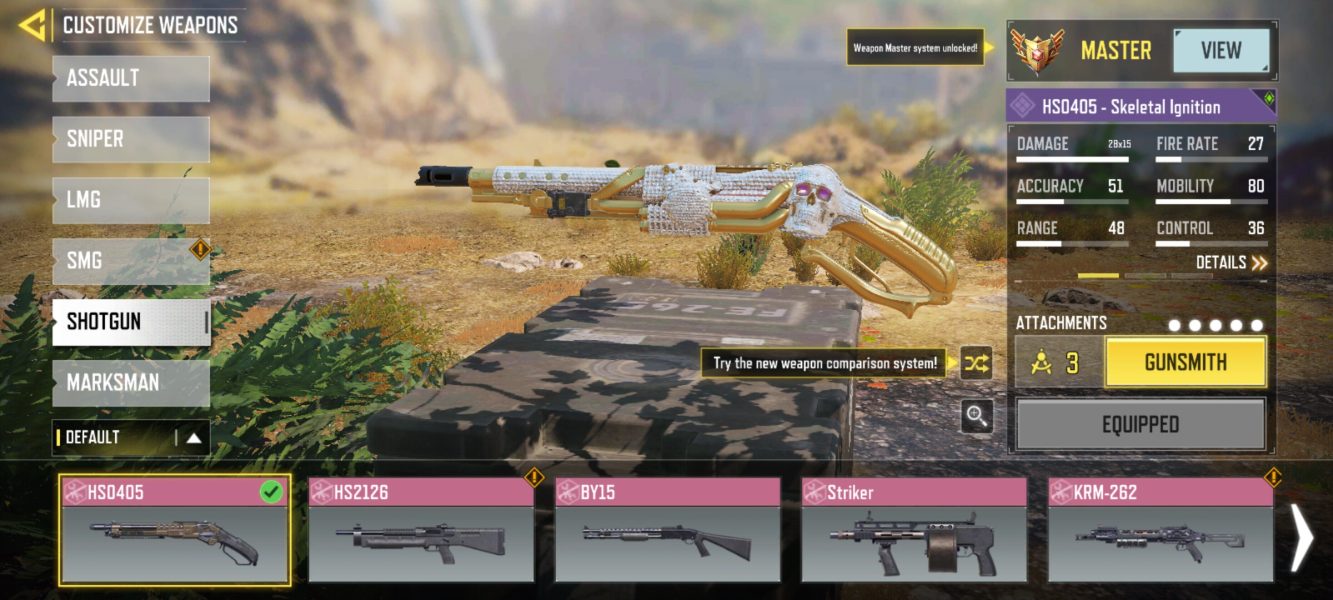
Task: Inspect weapon with the magnifier icon
Action: [x=976, y=416]
